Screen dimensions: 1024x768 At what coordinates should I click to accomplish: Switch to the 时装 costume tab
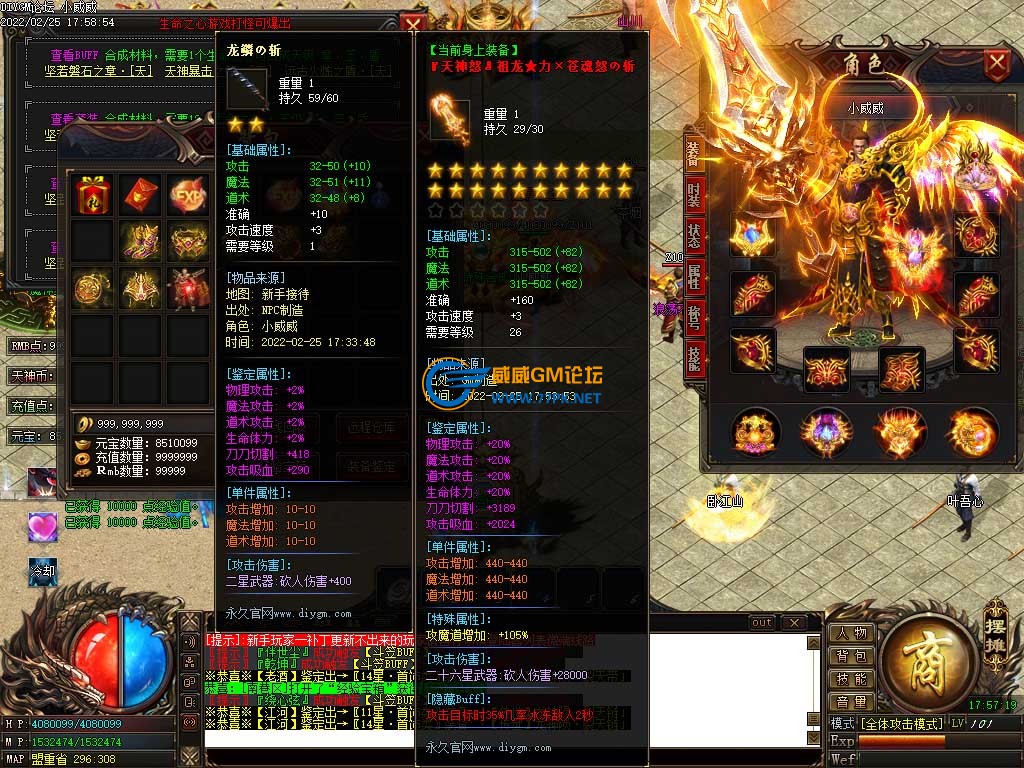pos(693,195)
